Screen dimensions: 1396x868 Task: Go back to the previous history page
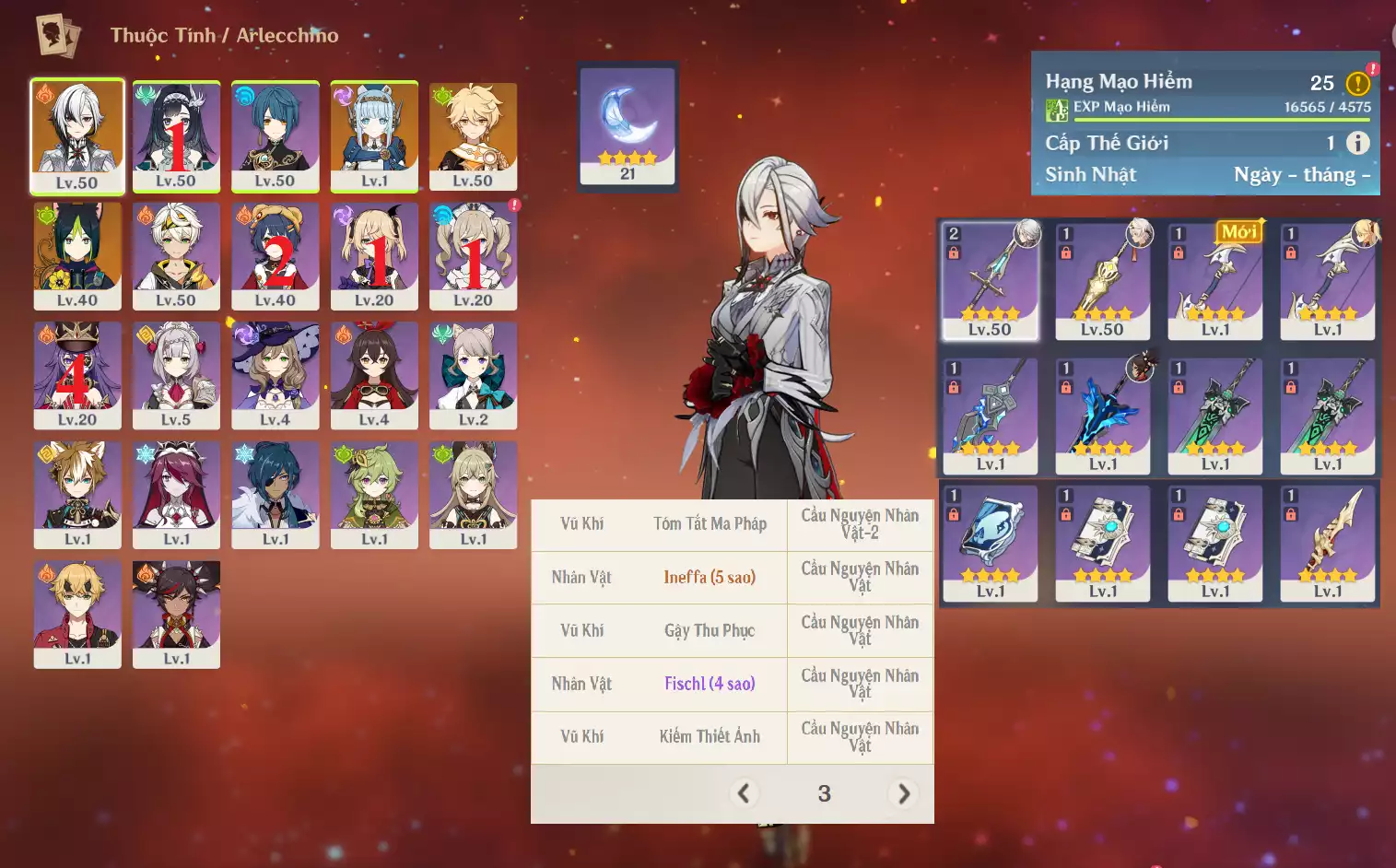pos(744,793)
